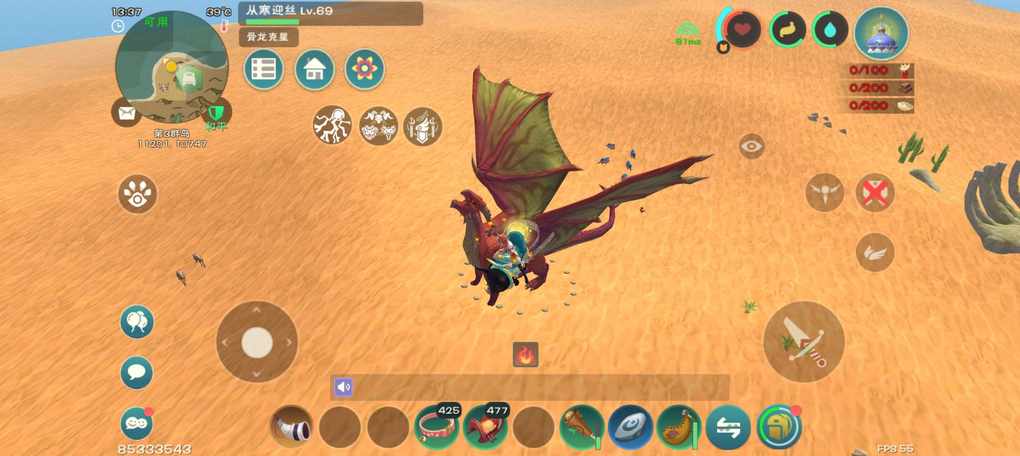Open the chat speech bubble
Screen dimensions: 1020x456
pyautogui.click(x=137, y=373)
